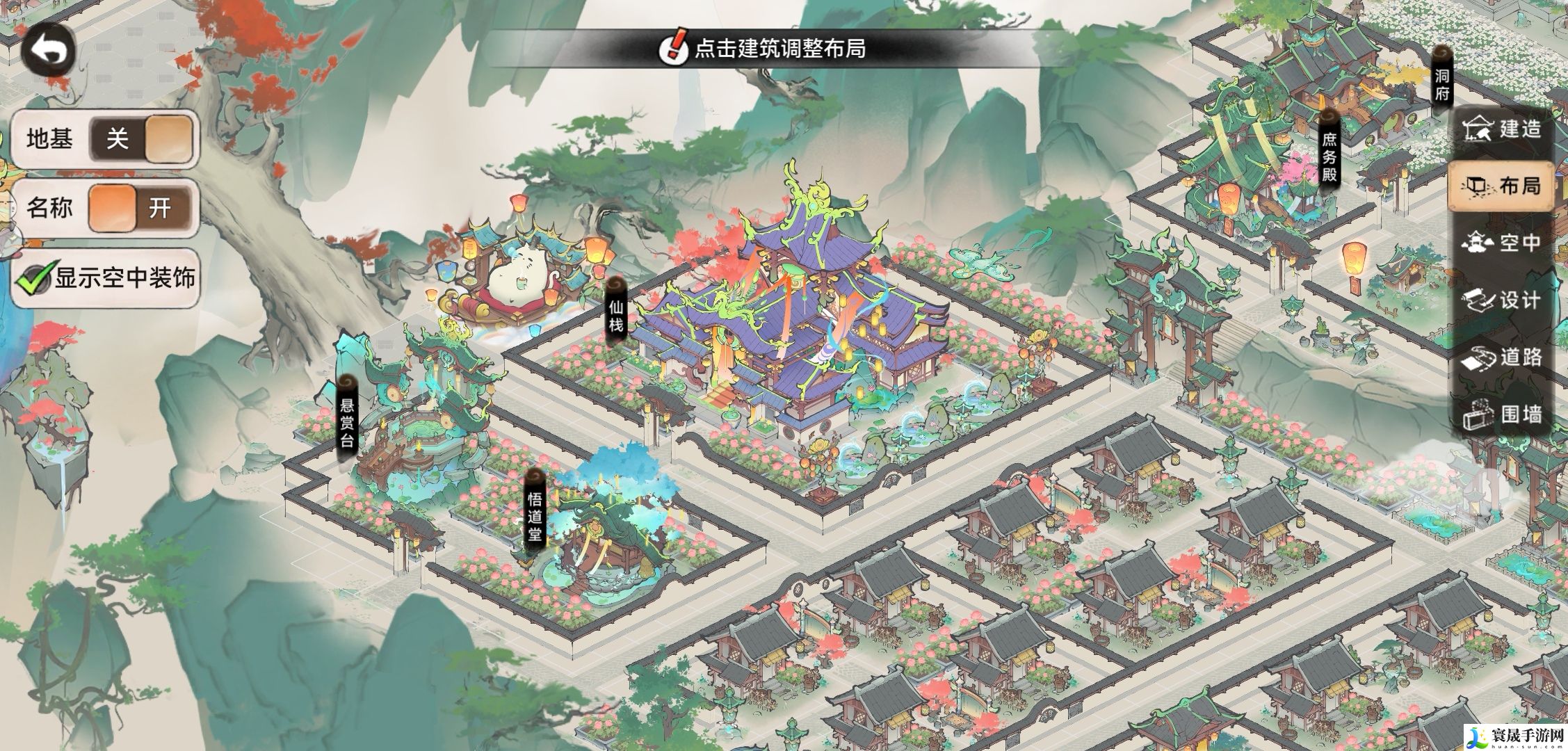The image size is (1568, 751).
Task: Choose the 道路 road tab
Action: 1503,357
